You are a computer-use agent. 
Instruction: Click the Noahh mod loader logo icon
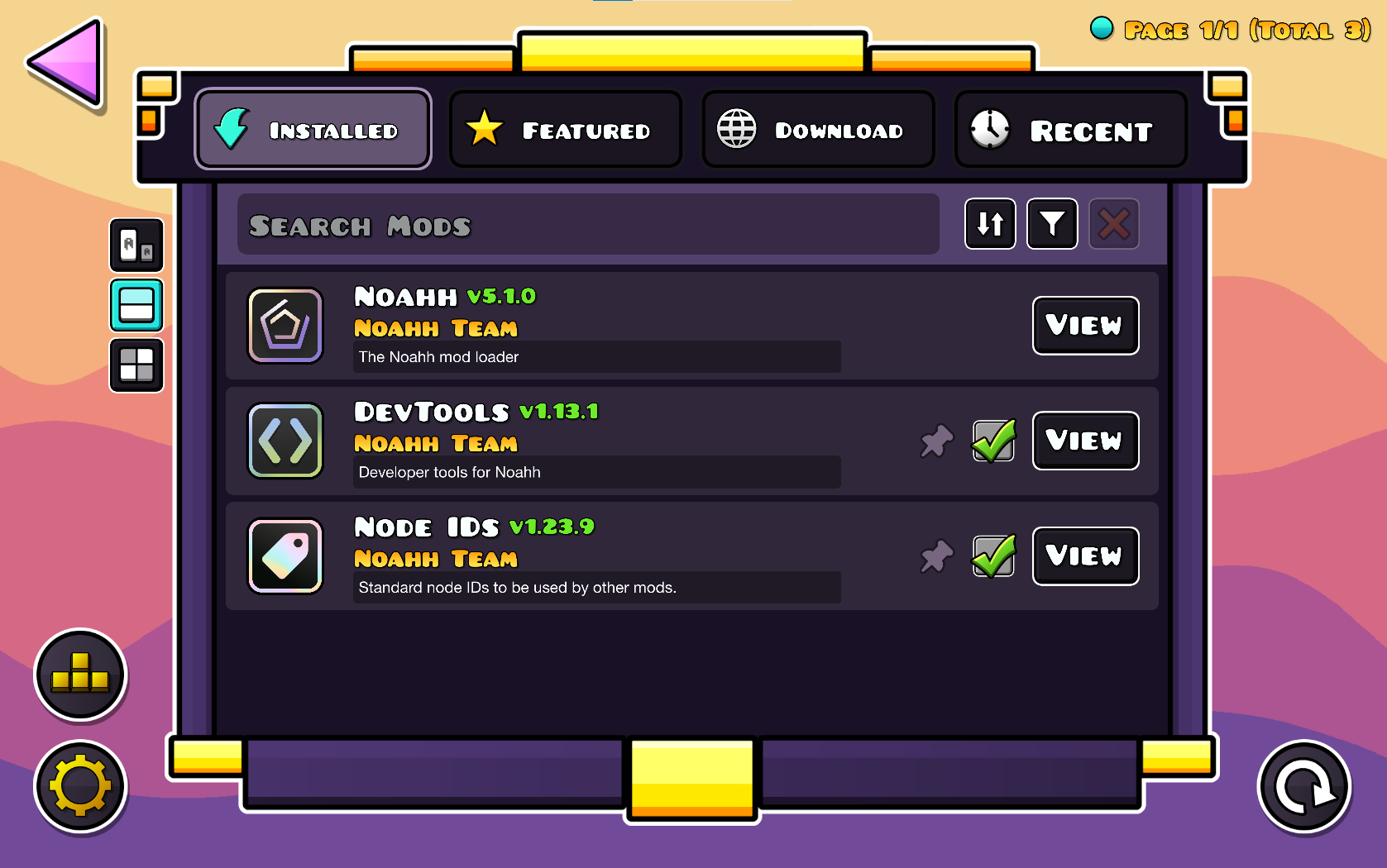coord(285,325)
